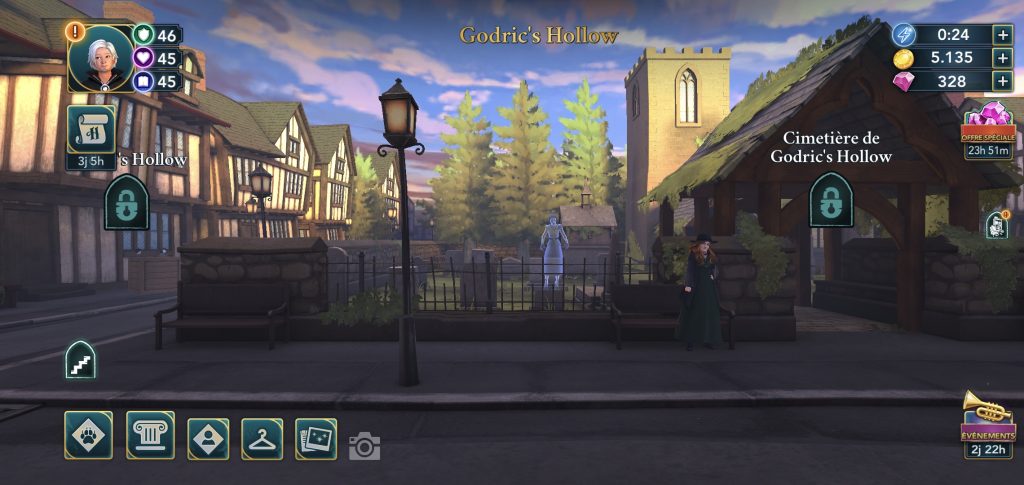The image size is (1024, 485).
Task: Open the person silhouette friends menu
Action: click(x=208, y=438)
